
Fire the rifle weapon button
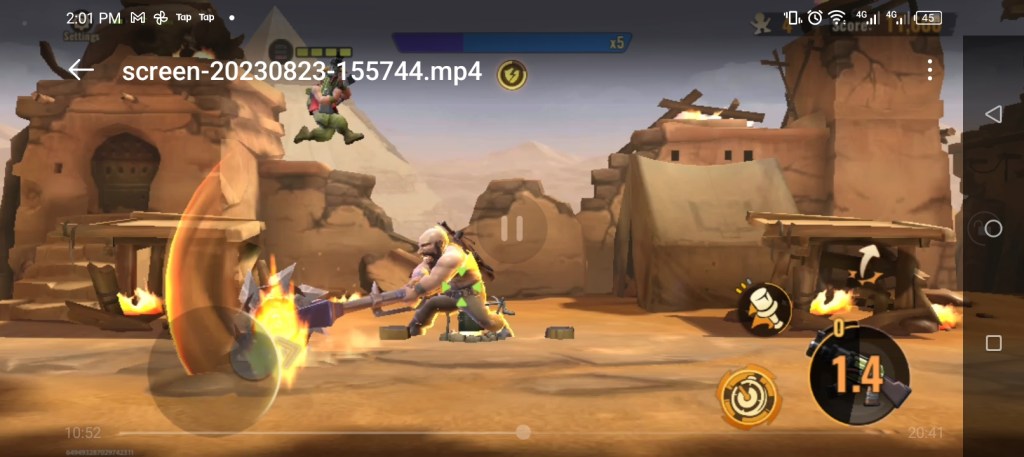tap(858, 375)
